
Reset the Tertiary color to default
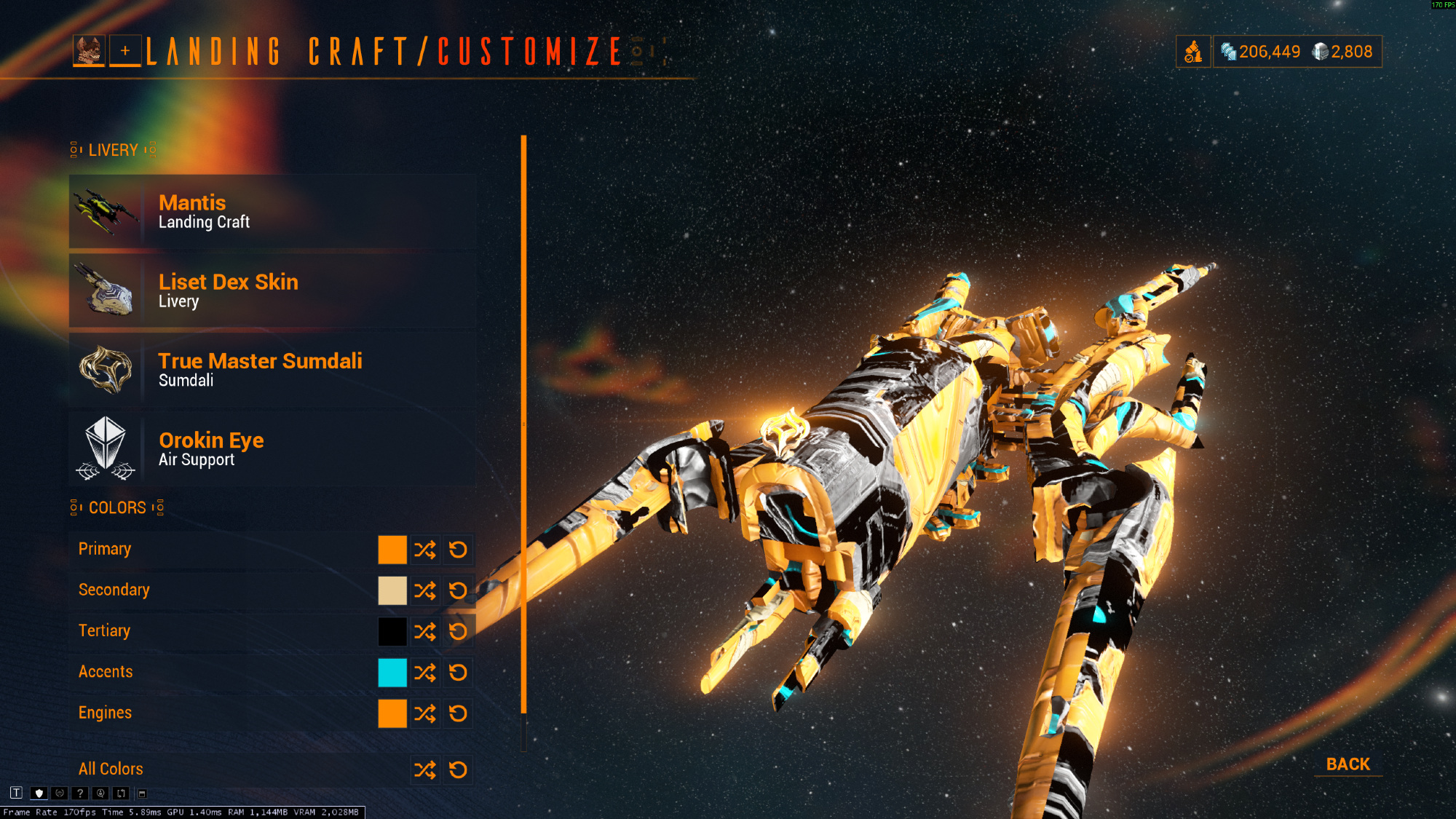click(x=458, y=631)
